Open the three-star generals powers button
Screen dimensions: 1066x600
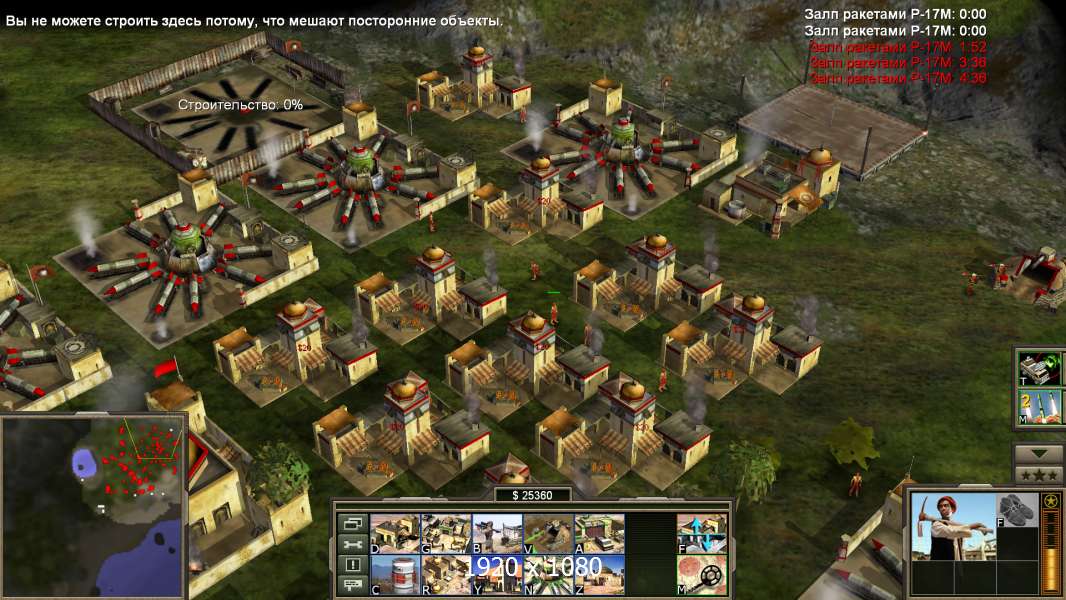pos(1039,474)
